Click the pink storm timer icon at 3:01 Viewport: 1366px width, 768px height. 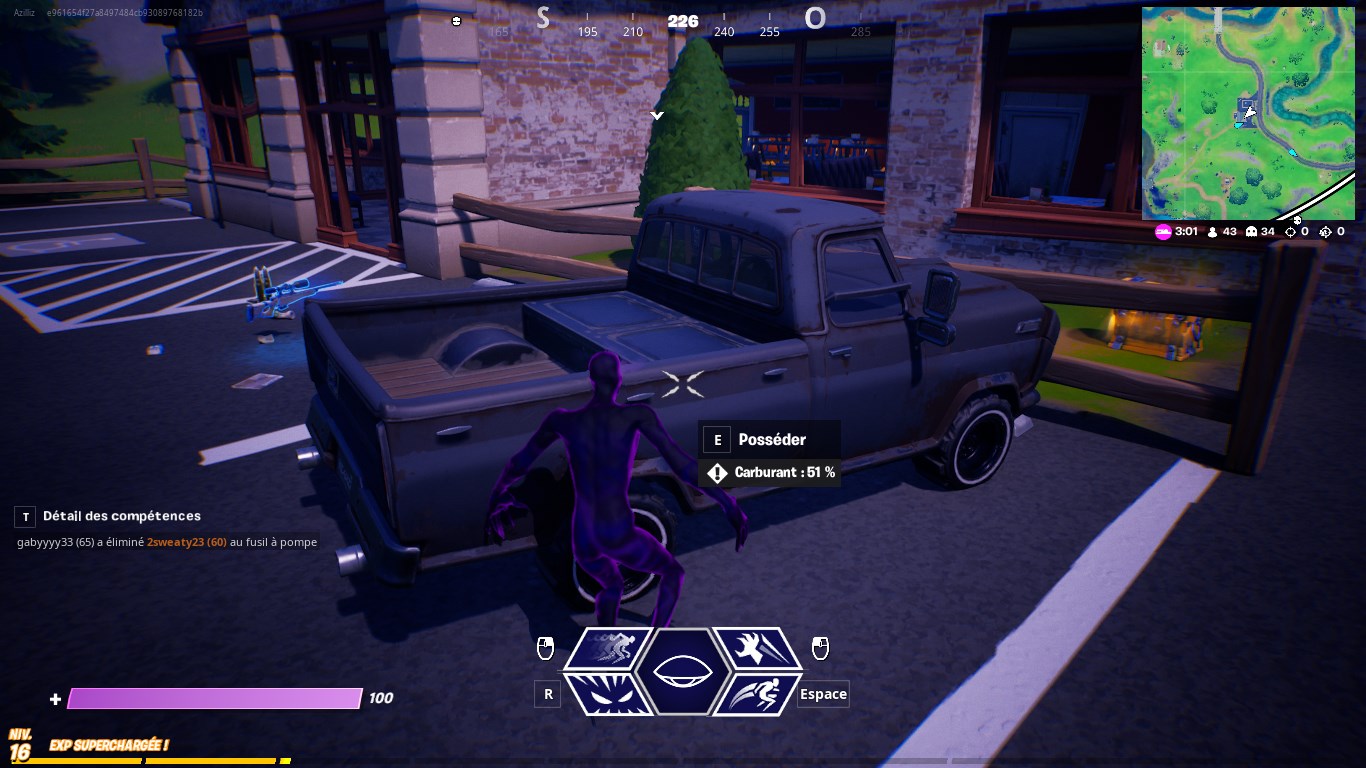tap(1163, 231)
